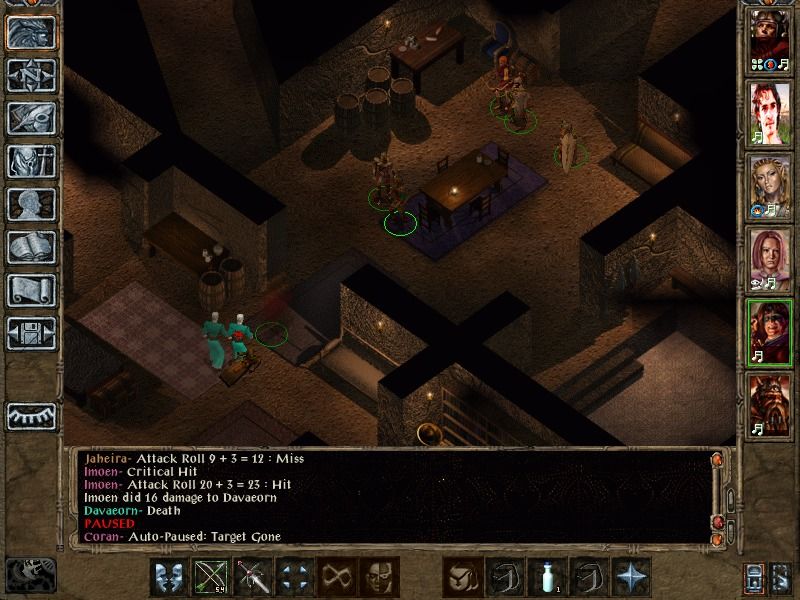Equip the bow weapon slot
The height and width of the screenshot is (600, 800).
211,577
